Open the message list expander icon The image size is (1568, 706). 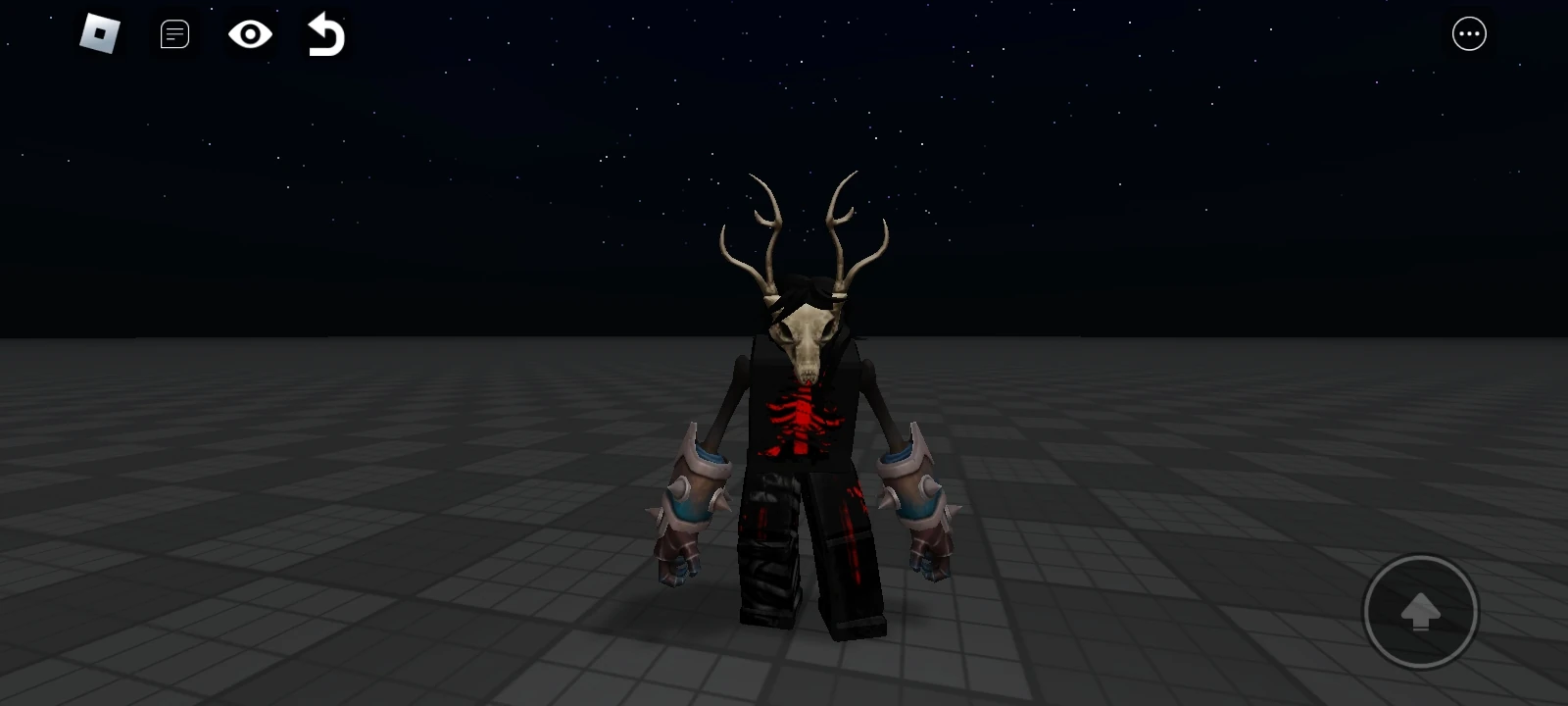tap(172, 33)
